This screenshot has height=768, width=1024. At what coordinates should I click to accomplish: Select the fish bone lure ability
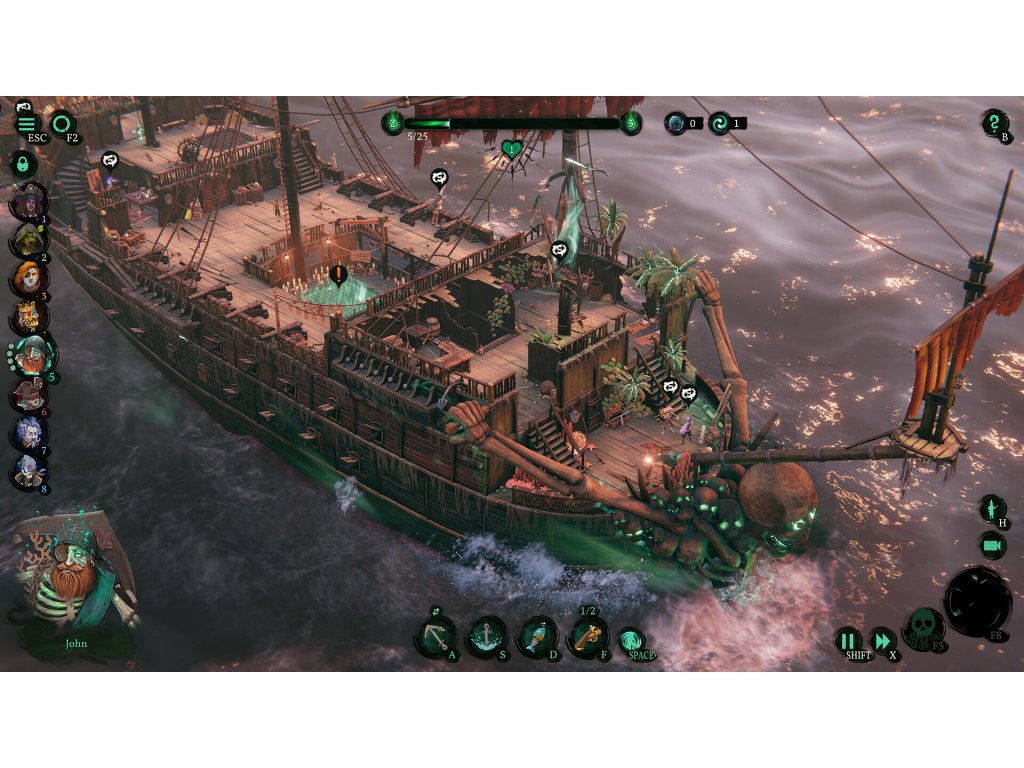click(537, 637)
